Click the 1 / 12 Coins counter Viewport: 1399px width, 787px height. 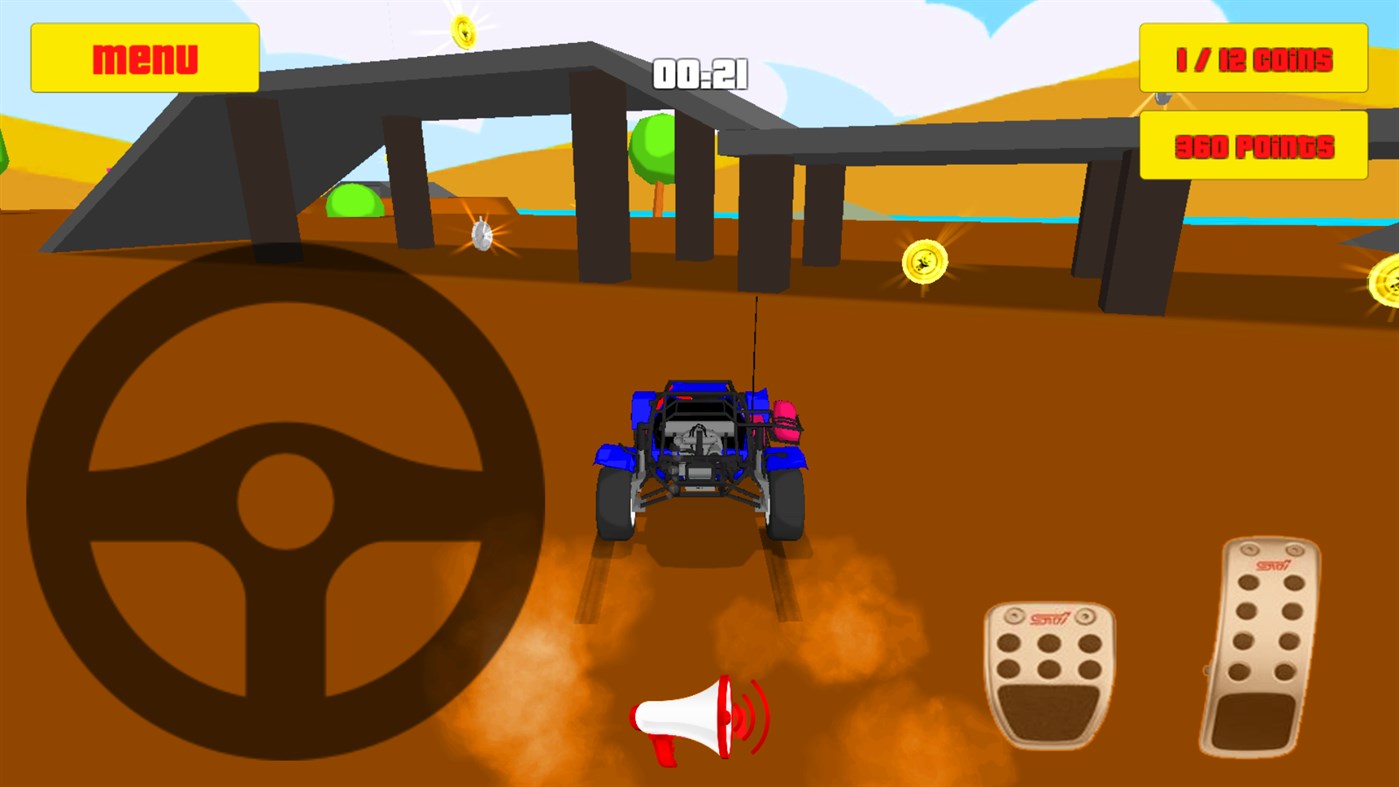1253,59
